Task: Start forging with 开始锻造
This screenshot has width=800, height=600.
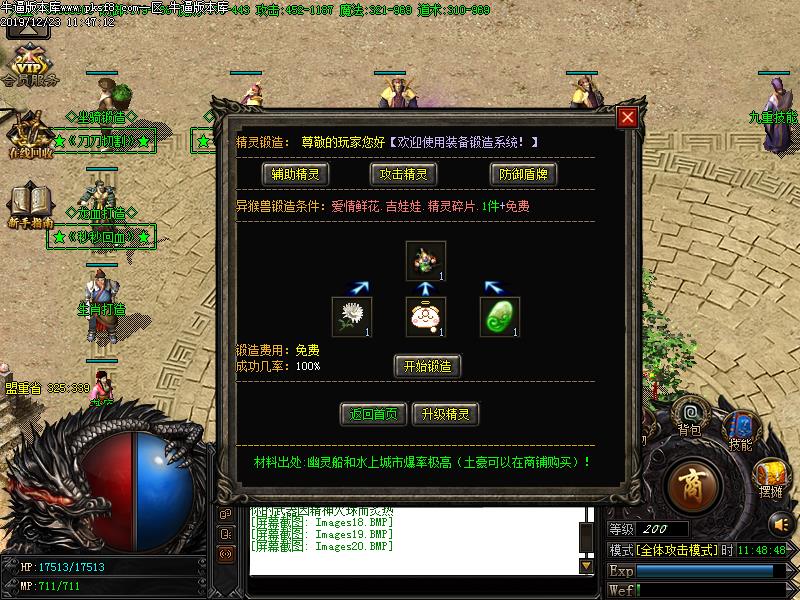Action: (427, 366)
